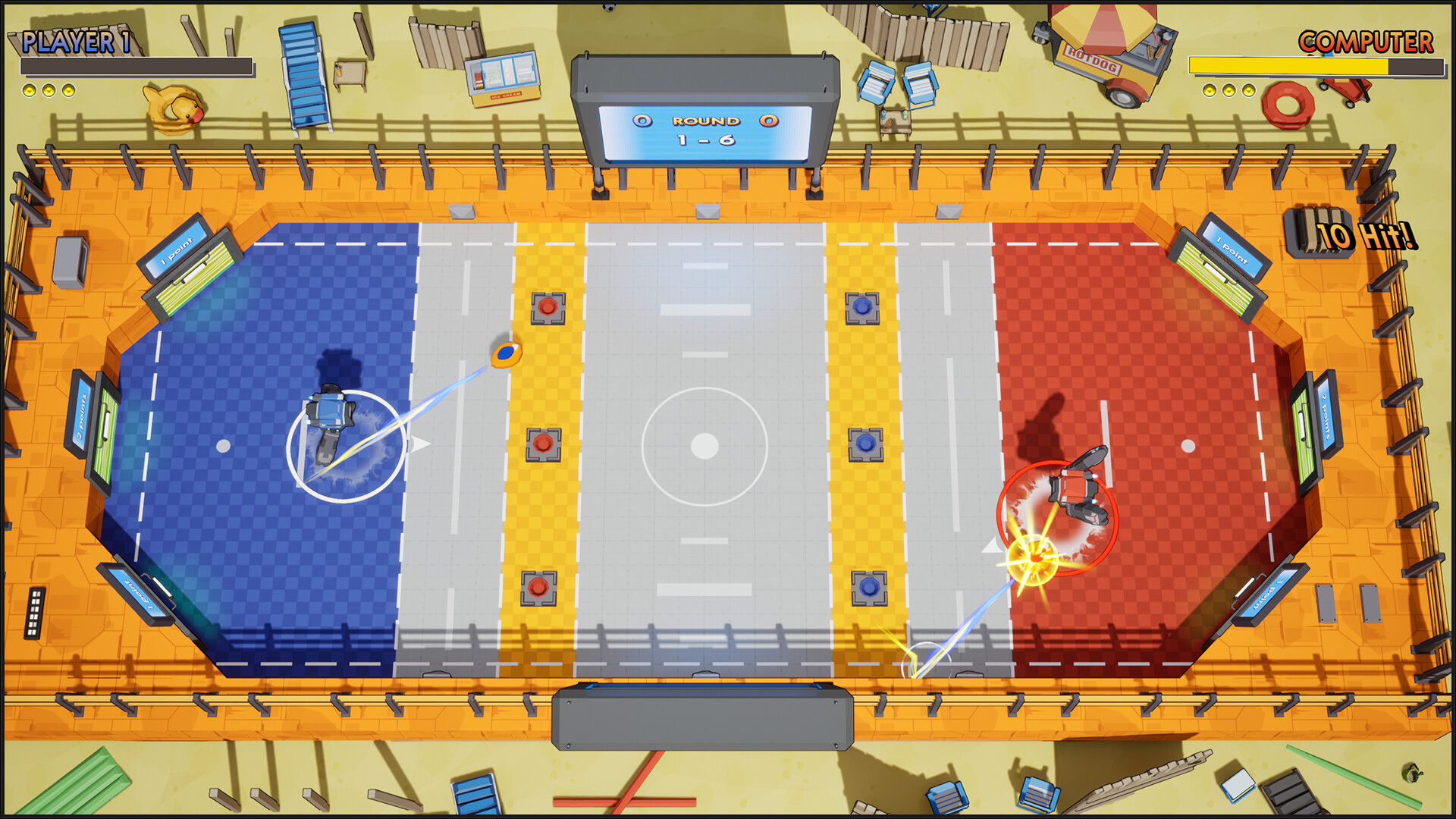The image size is (1456, 819).
Task: Click the first score pip under PLAYER 1
Action: click(30, 93)
